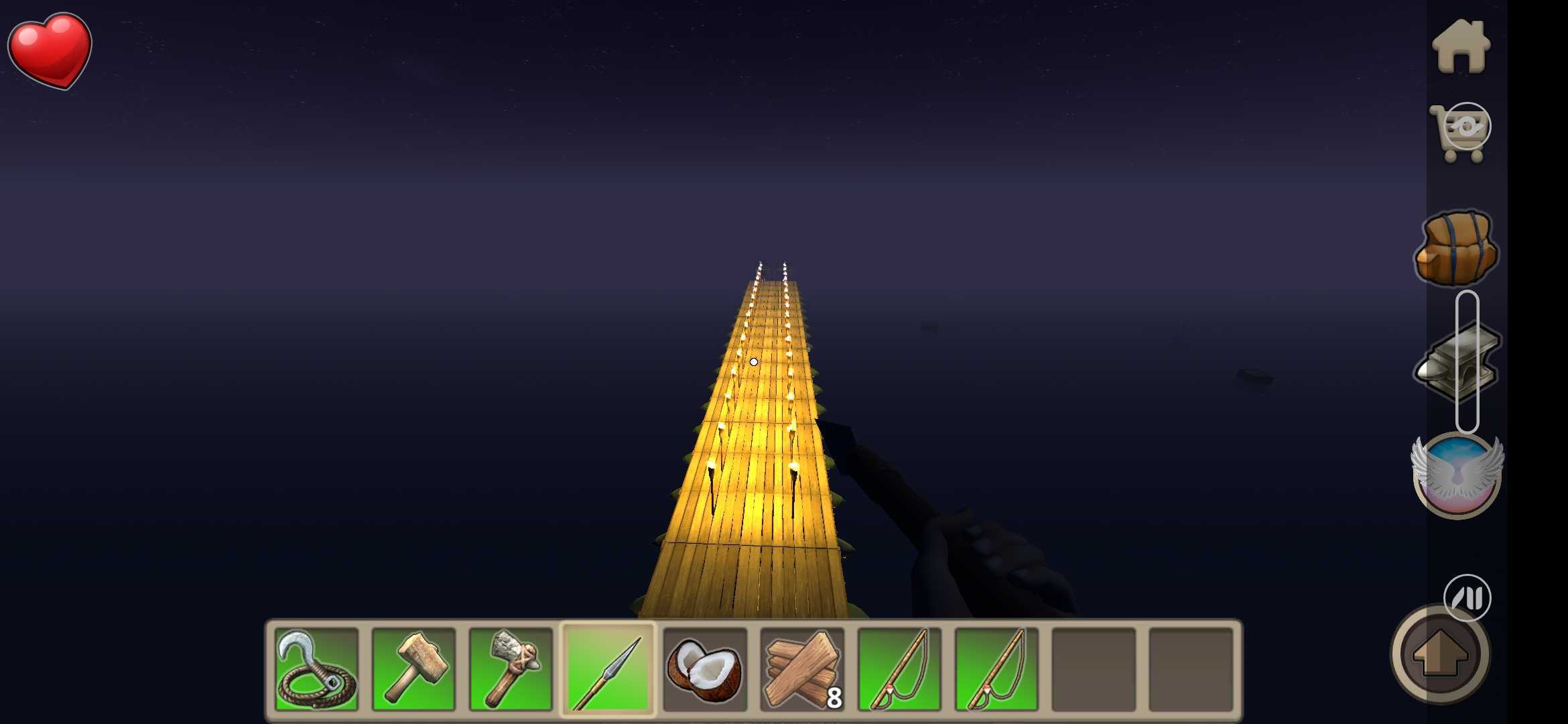Select the grappling hook hotbar slot

316,669
